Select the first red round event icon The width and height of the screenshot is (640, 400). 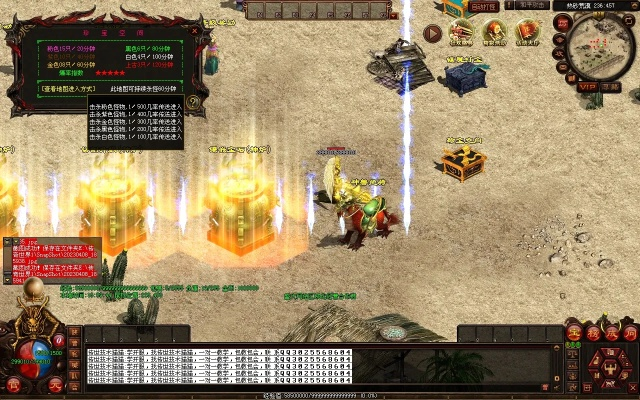point(461,32)
